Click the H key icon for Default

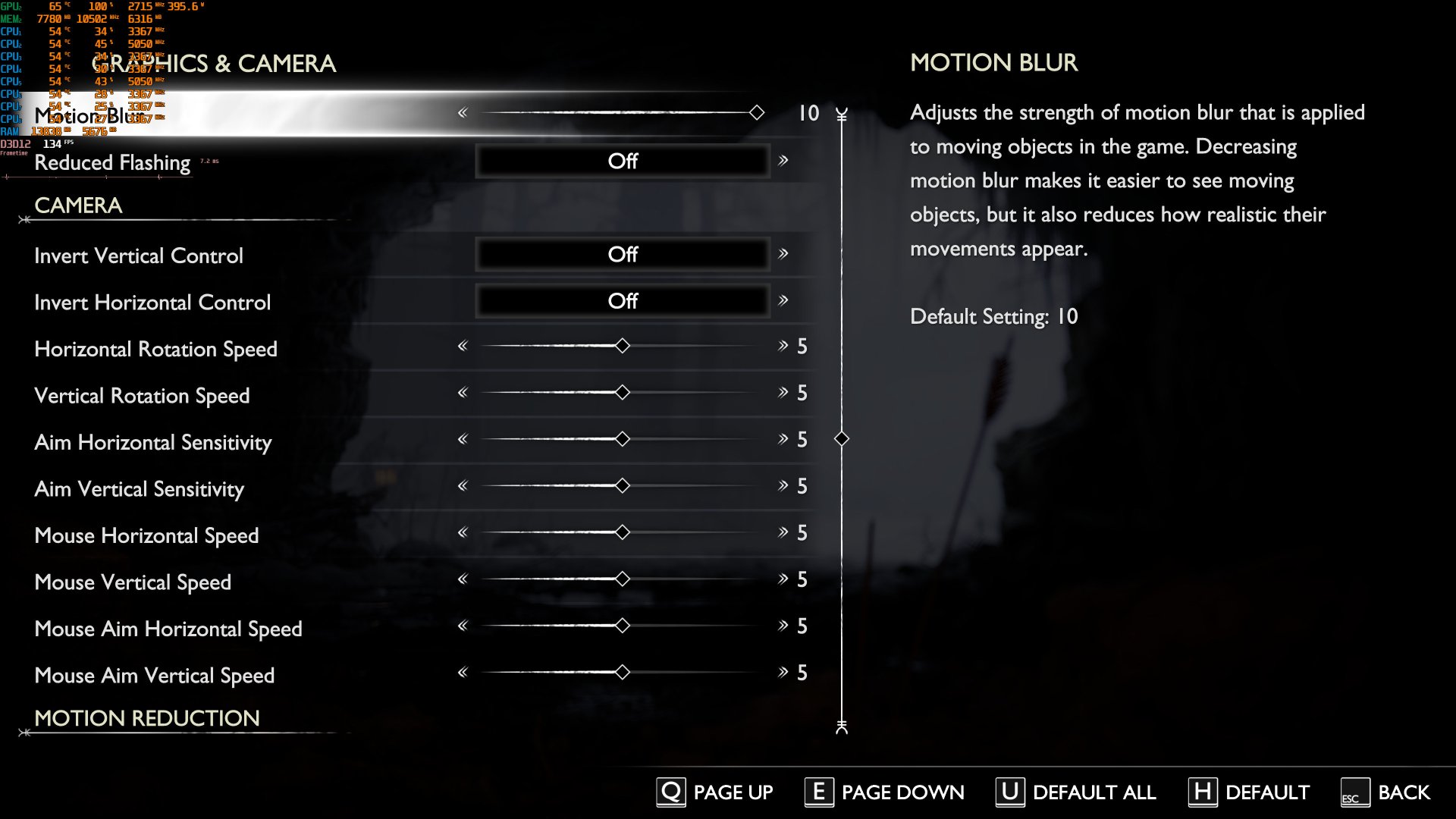click(1203, 792)
